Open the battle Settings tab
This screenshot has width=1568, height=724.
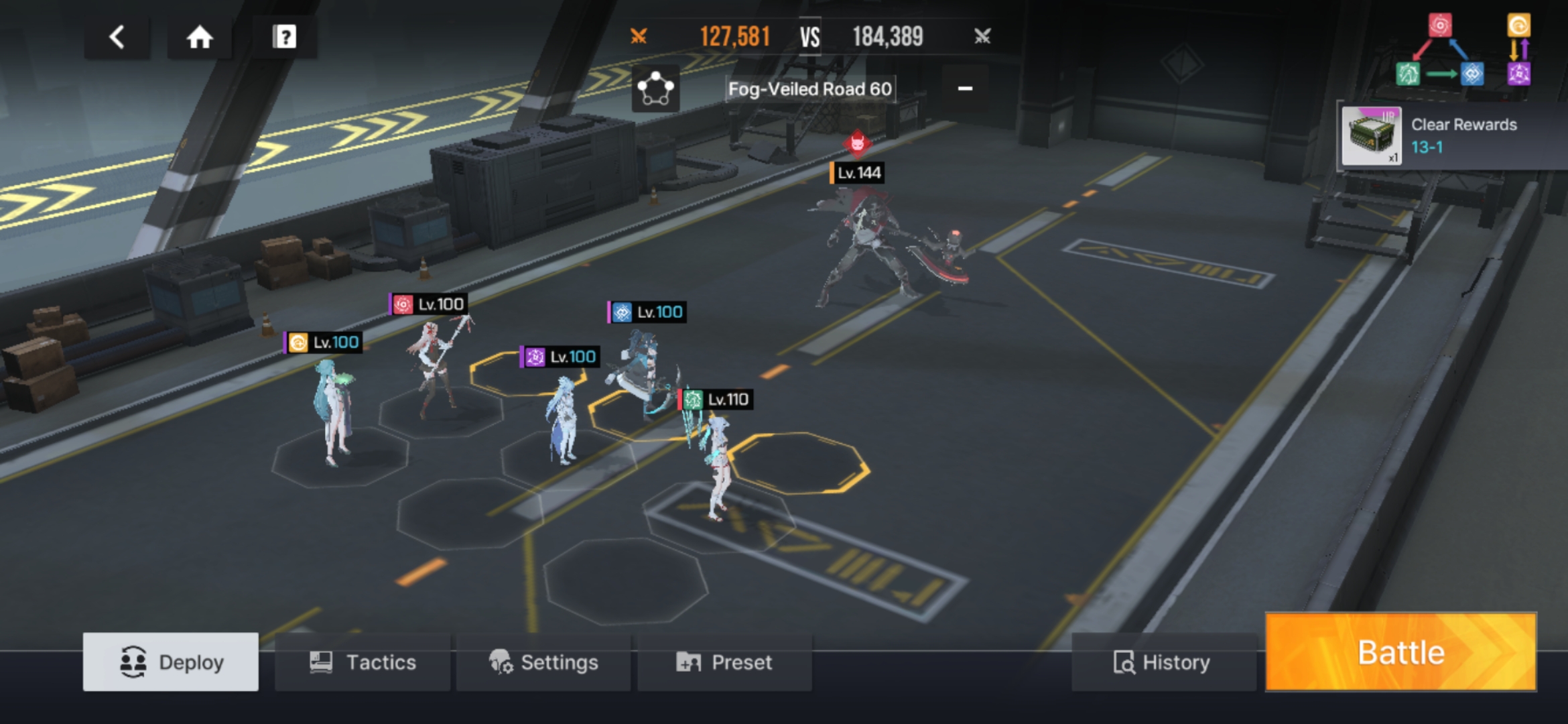click(543, 662)
